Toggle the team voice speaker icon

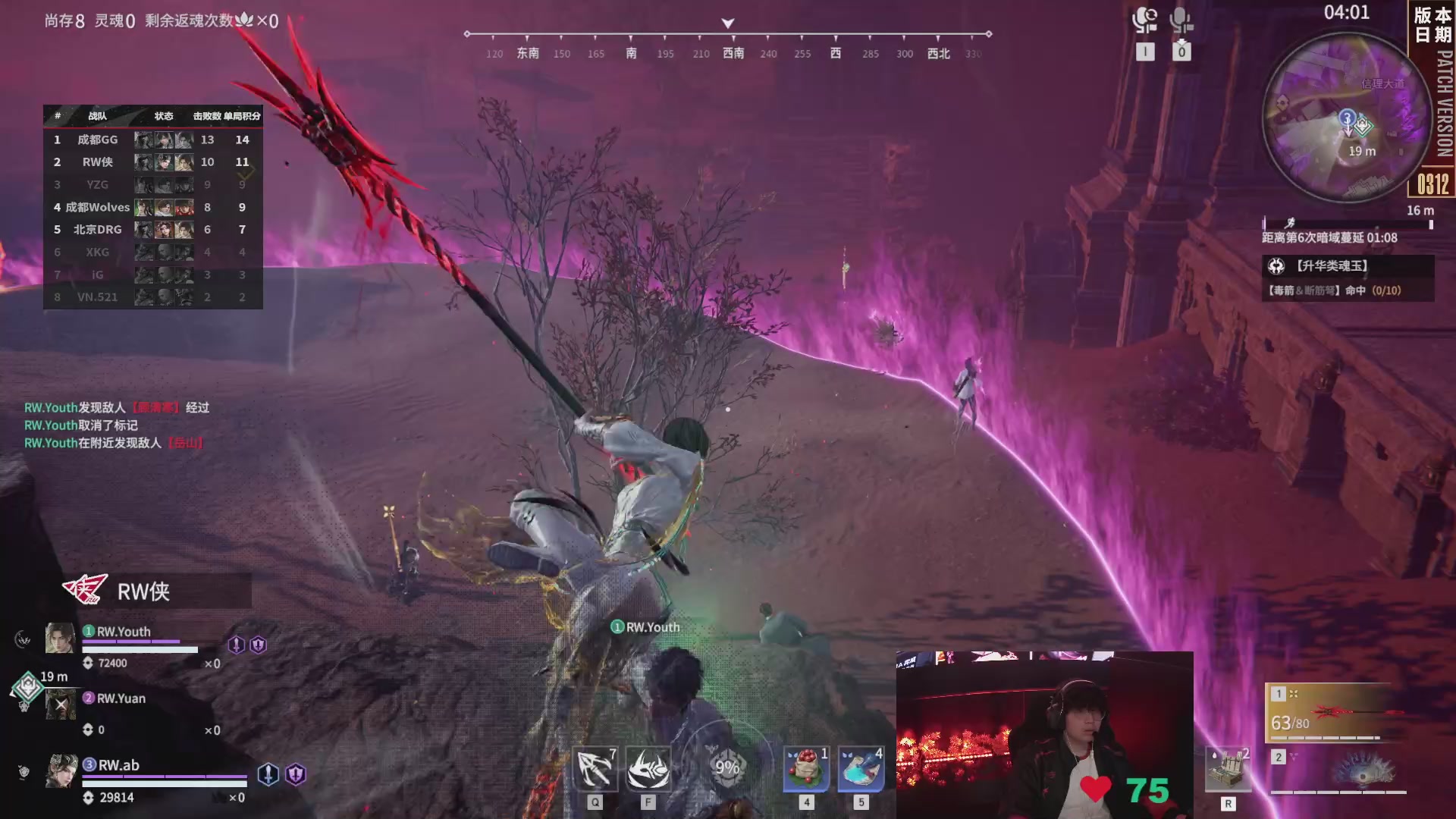pyautogui.click(x=1144, y=20)
